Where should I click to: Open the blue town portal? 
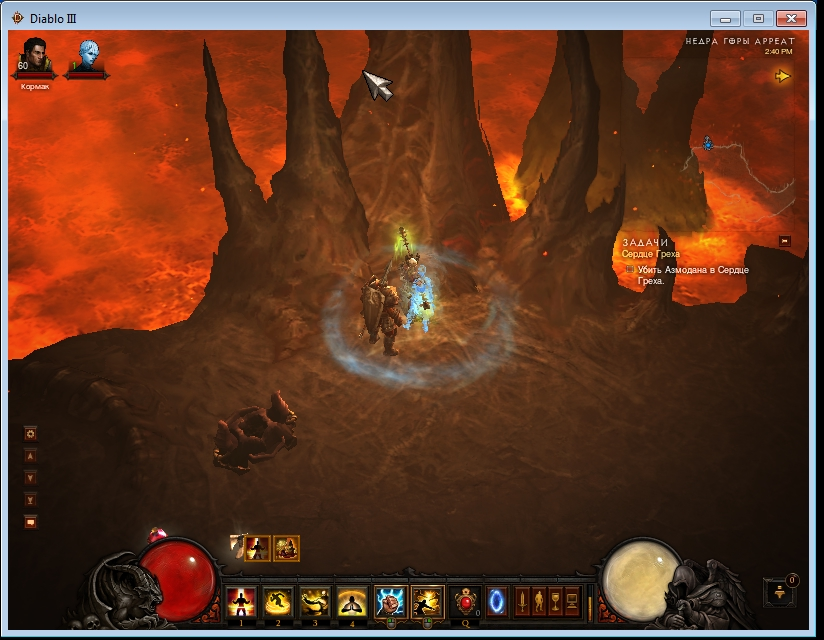pos(495,601)
